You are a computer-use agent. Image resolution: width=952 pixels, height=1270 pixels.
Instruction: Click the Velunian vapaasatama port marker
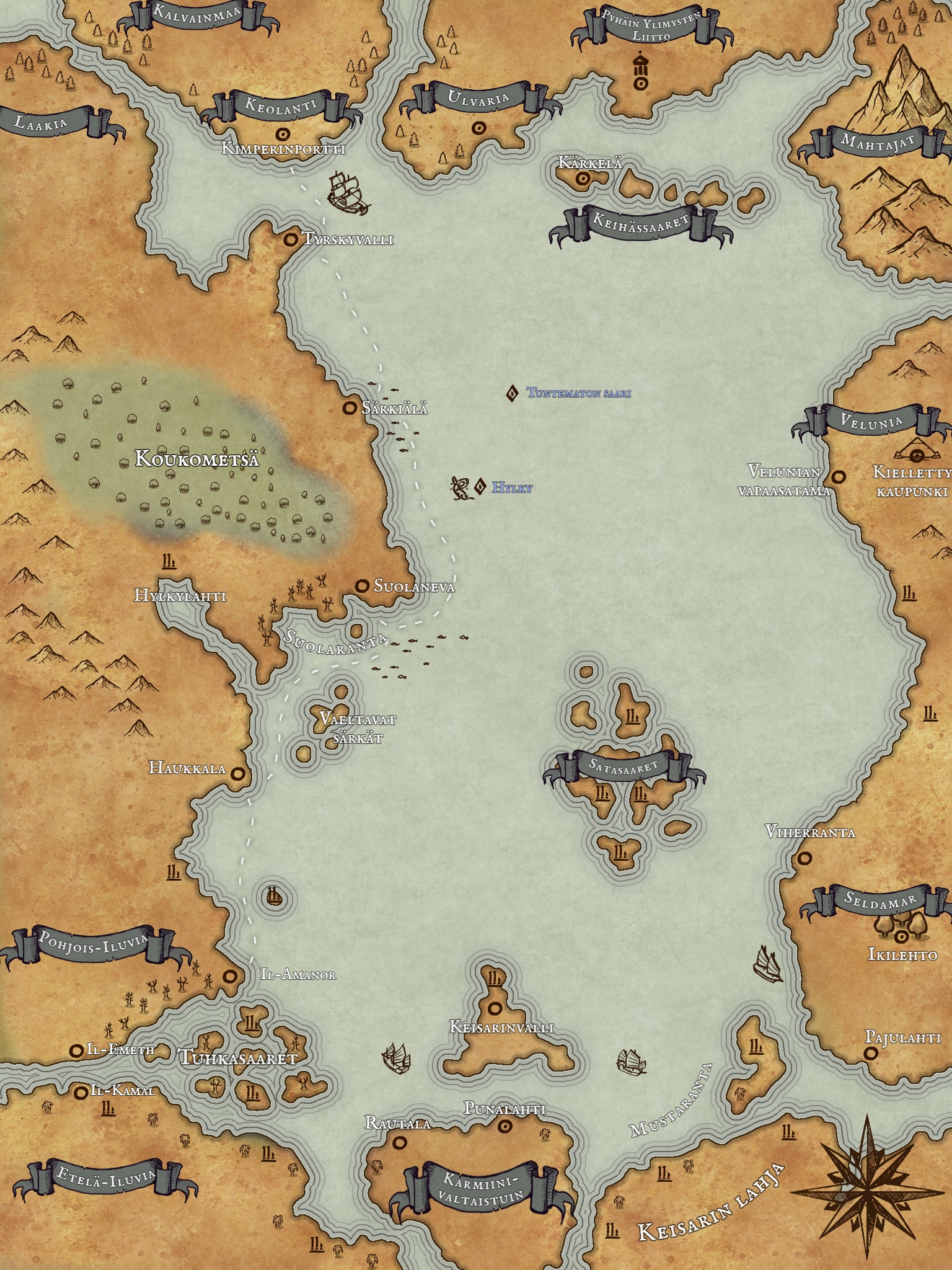click(839, 477)
